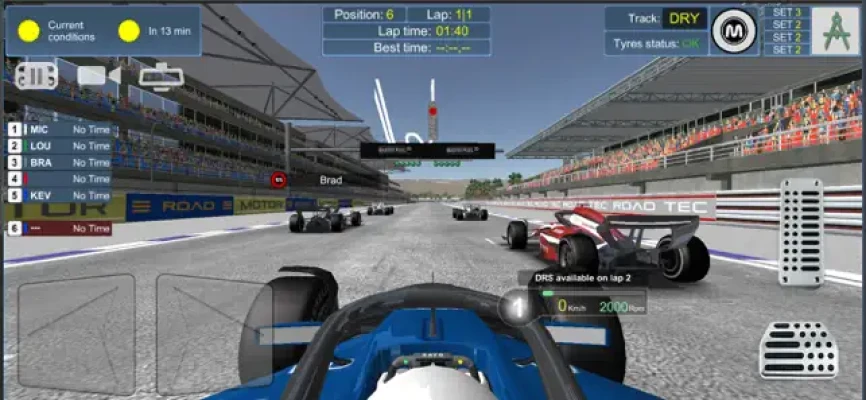Hit the wide brake pedal

(798, 349)
